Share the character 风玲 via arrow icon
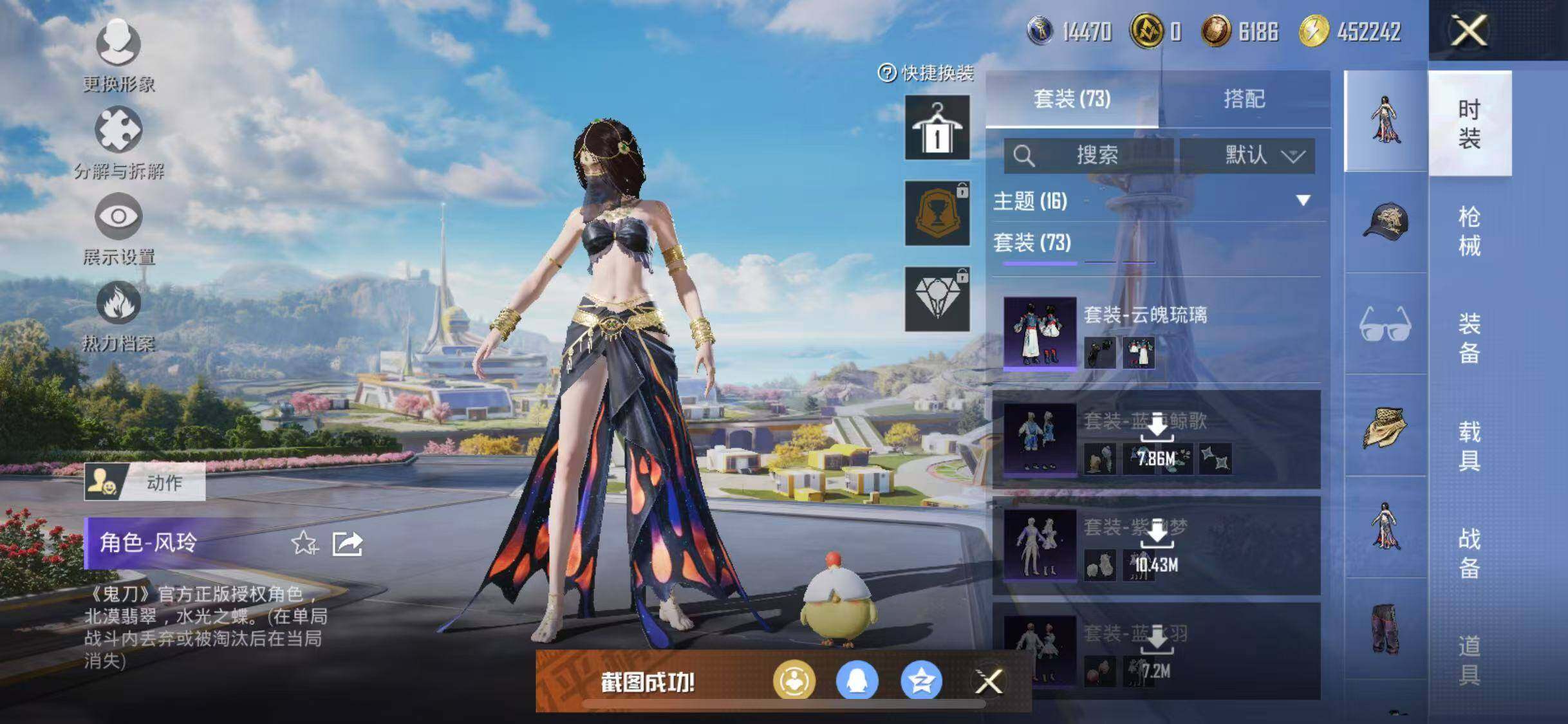 tap(348, 544)
